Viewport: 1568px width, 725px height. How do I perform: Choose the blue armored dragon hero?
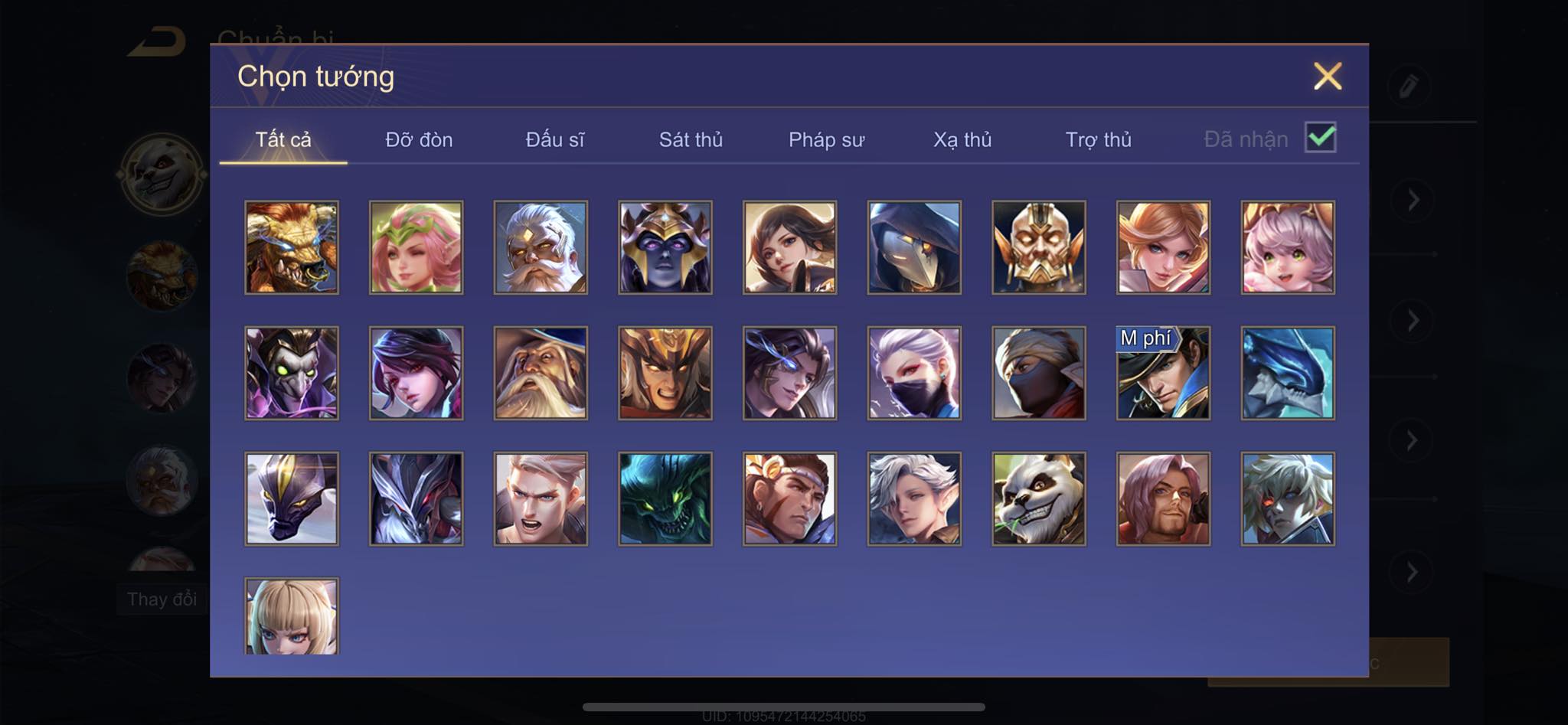(1288, 373)
